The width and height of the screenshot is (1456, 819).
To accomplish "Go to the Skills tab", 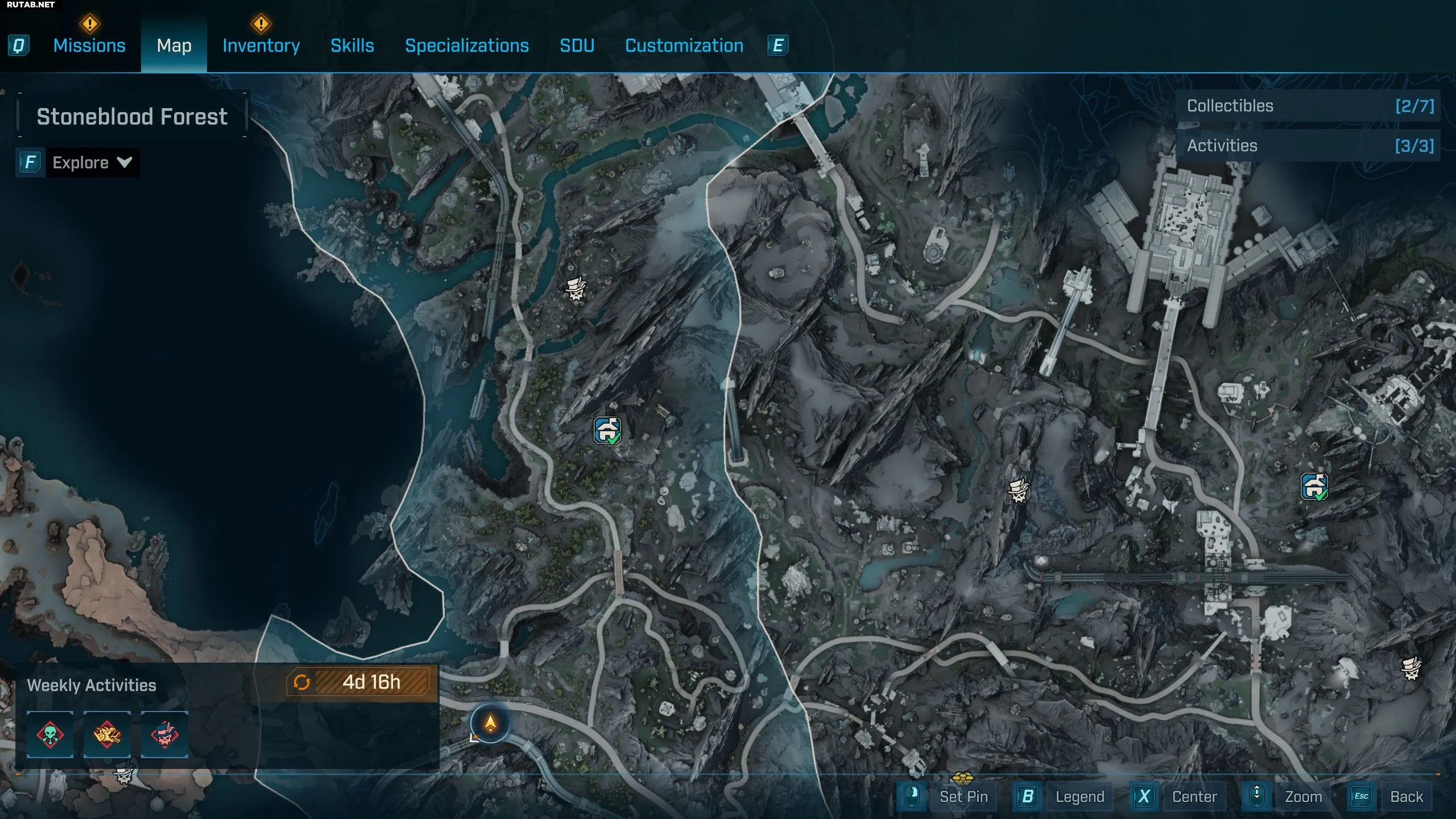I will (x=352, y=45).
